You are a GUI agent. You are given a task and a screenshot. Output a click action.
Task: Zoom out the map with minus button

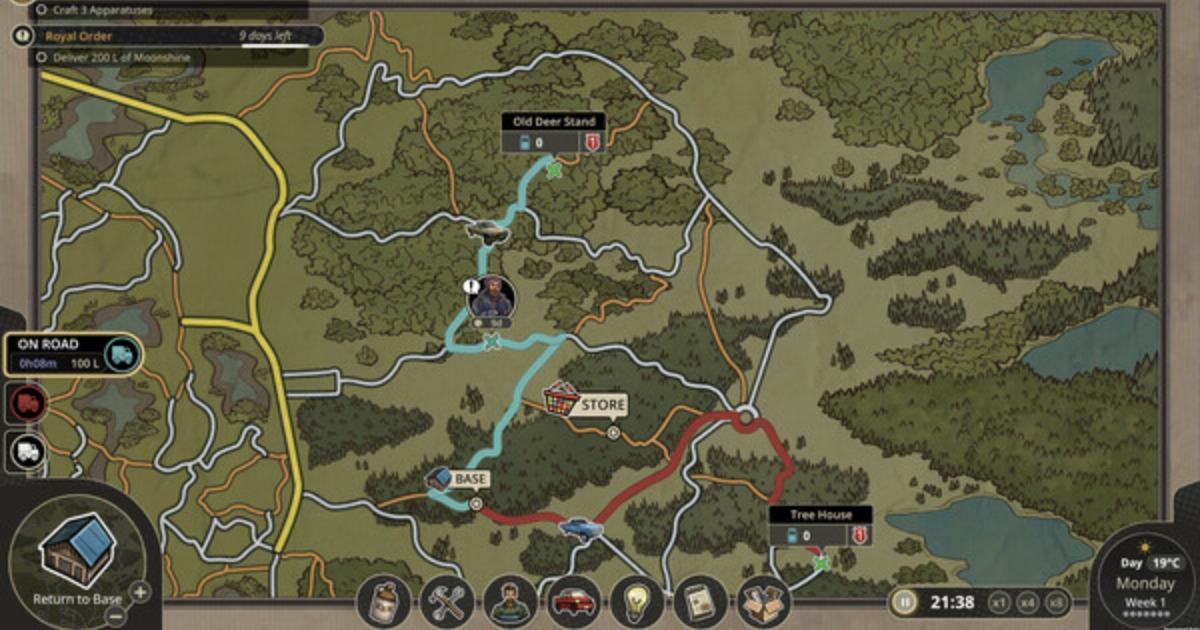pyautogui.click(x=115, y=616)
